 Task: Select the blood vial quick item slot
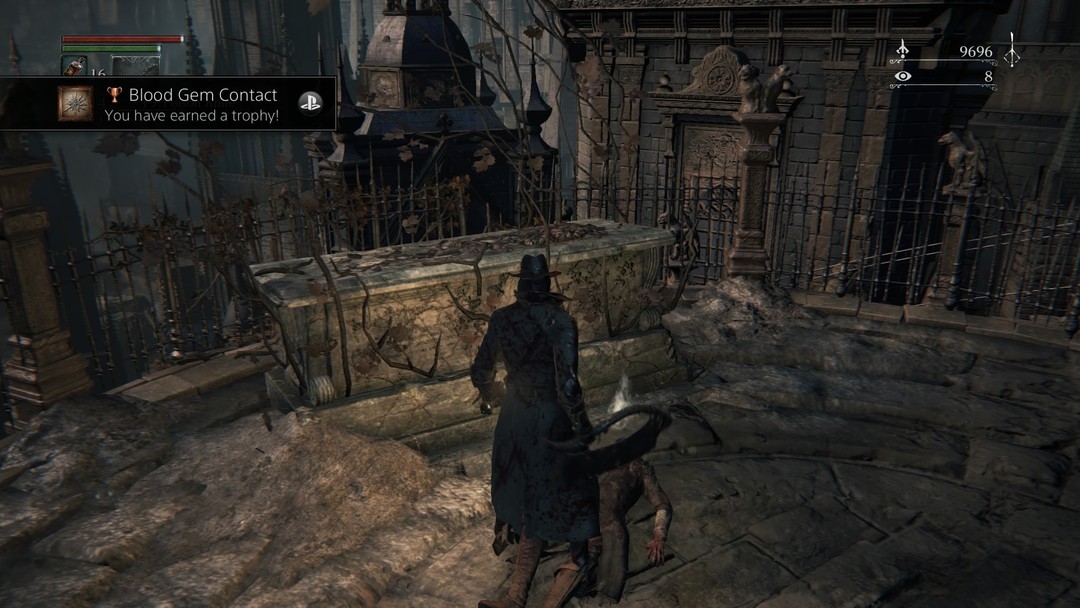[74, 66]
